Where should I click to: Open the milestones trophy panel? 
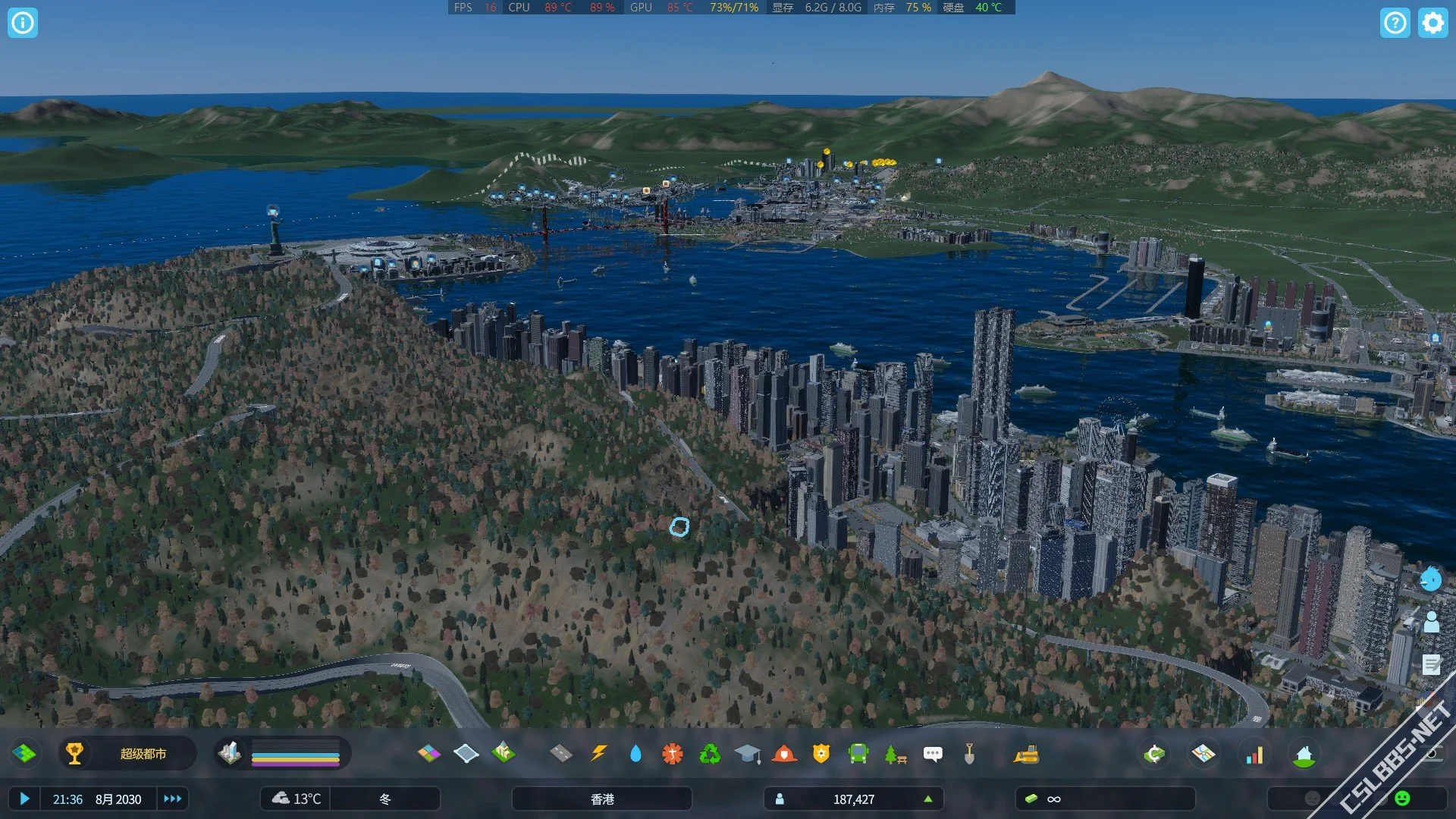(x=74, y=754)
